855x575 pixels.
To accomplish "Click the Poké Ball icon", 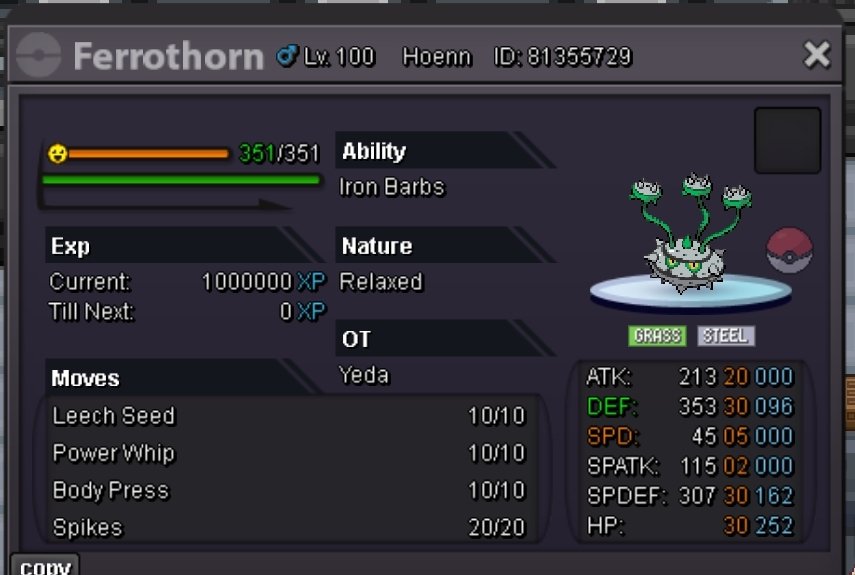I will tap(789, 250).
